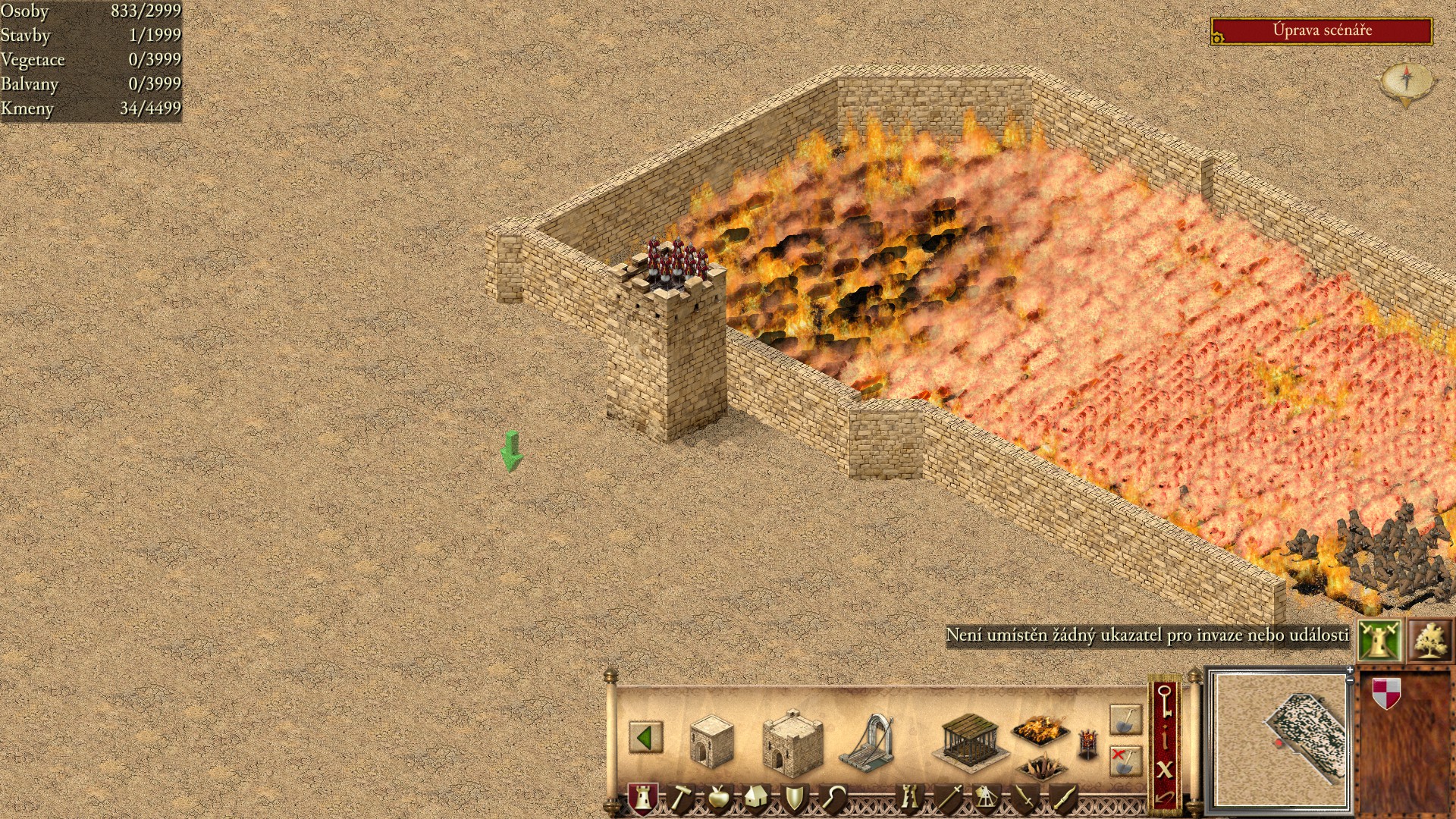Open the house town buildings category
The height and width of the screenshot is (819, 1456).
click(755, 798)
